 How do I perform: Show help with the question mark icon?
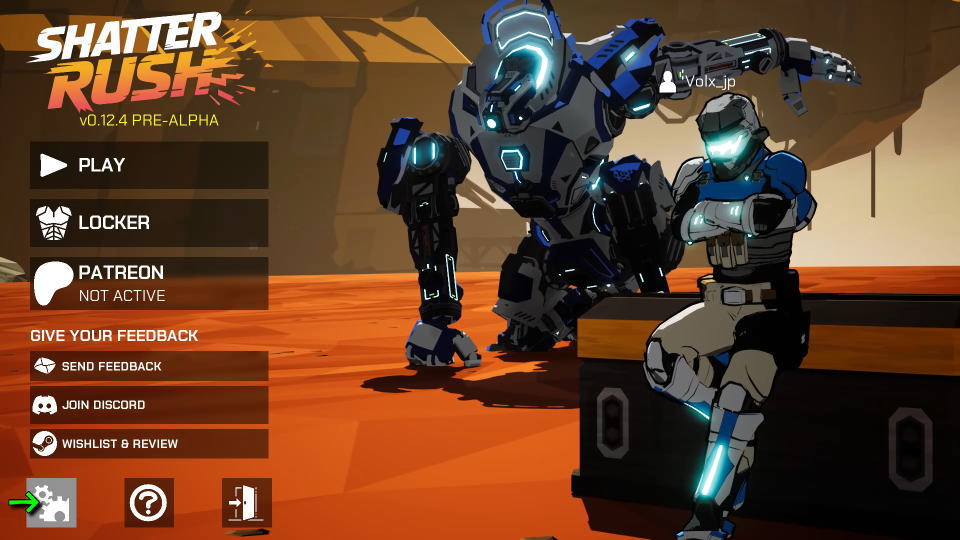pyautogui.click(x=149, y=502)
